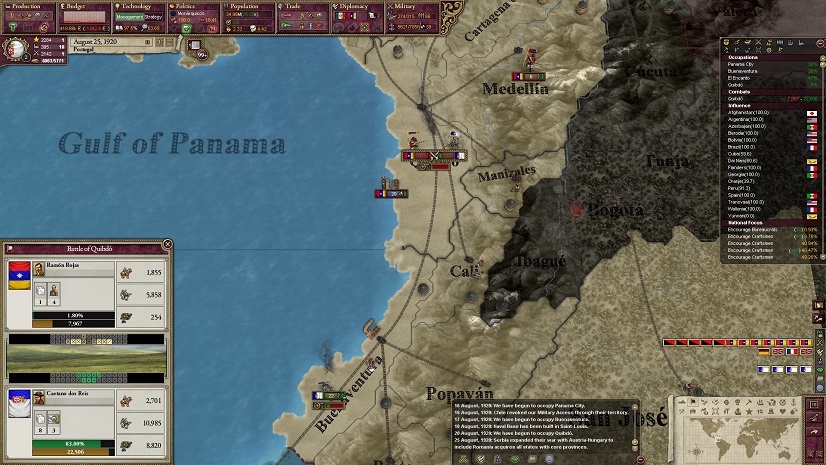The image size is (826, 465).
Task: Click the attacker's flag in battle window
Action: click(x=18, y=271)
